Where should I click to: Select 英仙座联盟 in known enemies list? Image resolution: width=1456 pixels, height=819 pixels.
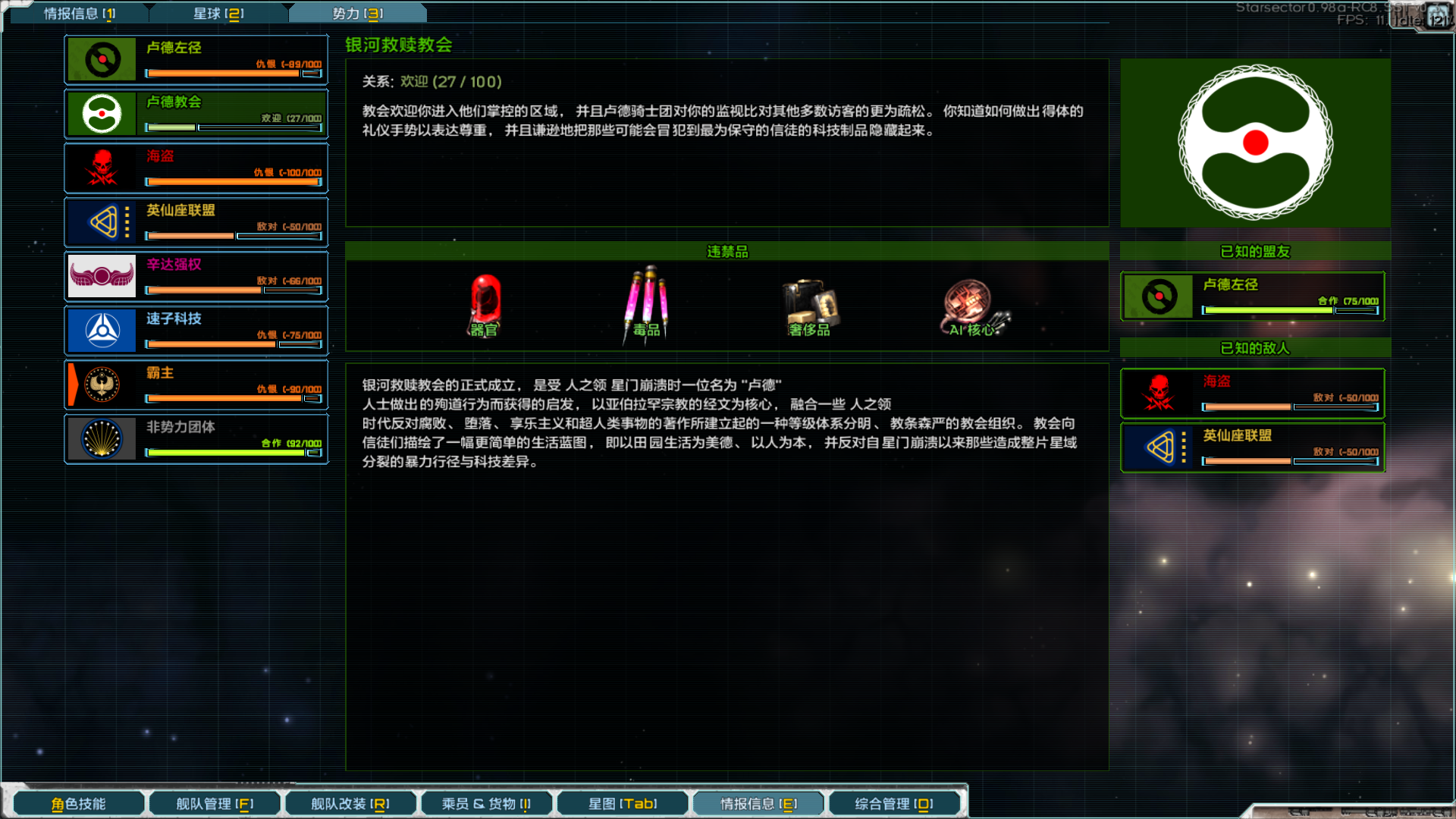(1252, 447)
